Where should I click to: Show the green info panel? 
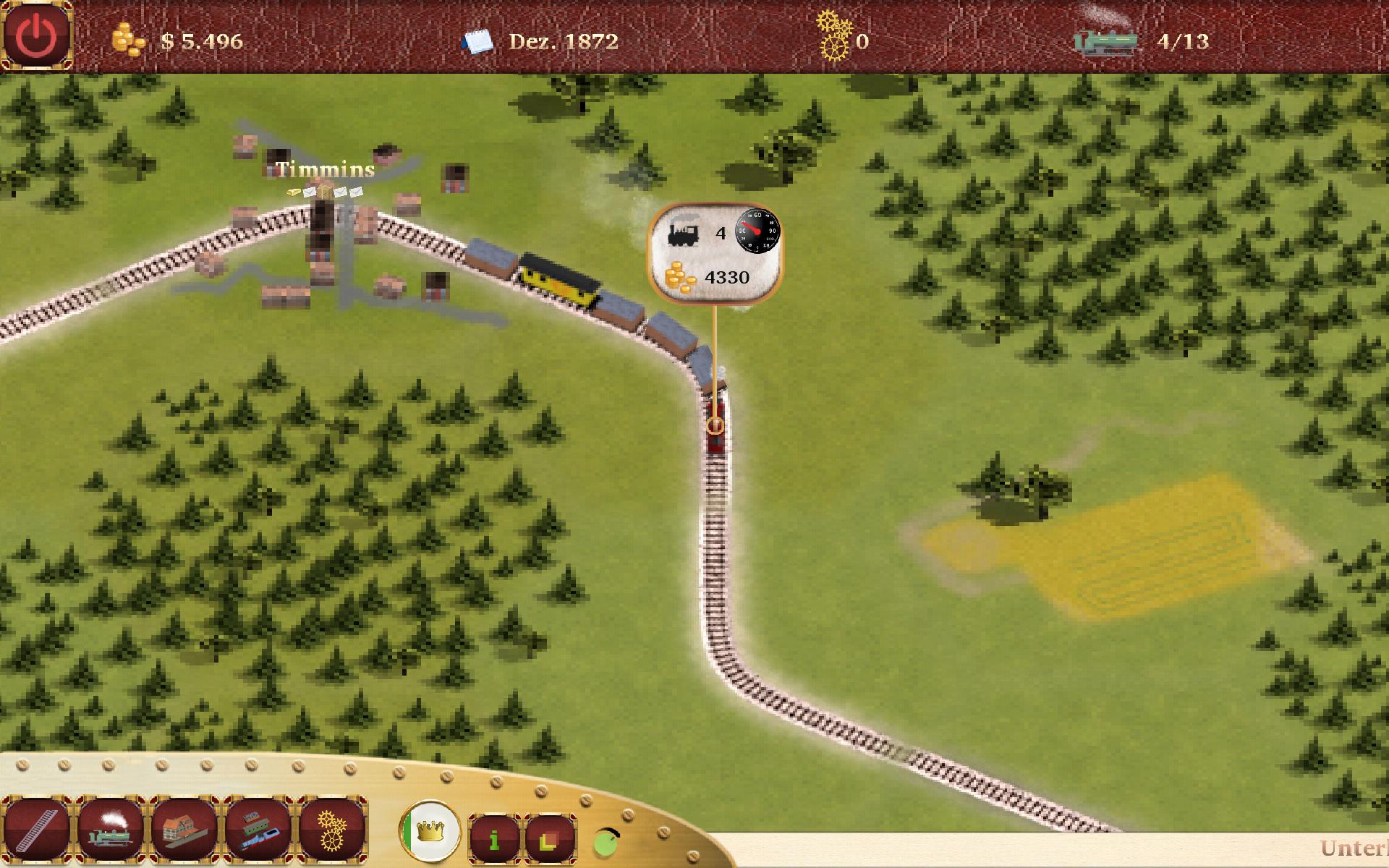point(495,839)
